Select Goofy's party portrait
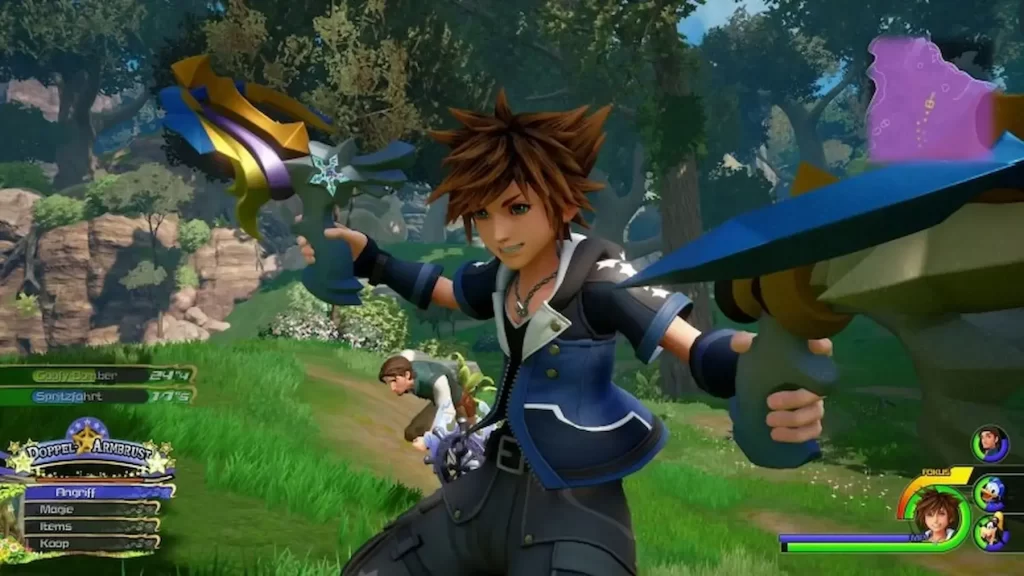1024x576 pixels. (x=990, y=532)
